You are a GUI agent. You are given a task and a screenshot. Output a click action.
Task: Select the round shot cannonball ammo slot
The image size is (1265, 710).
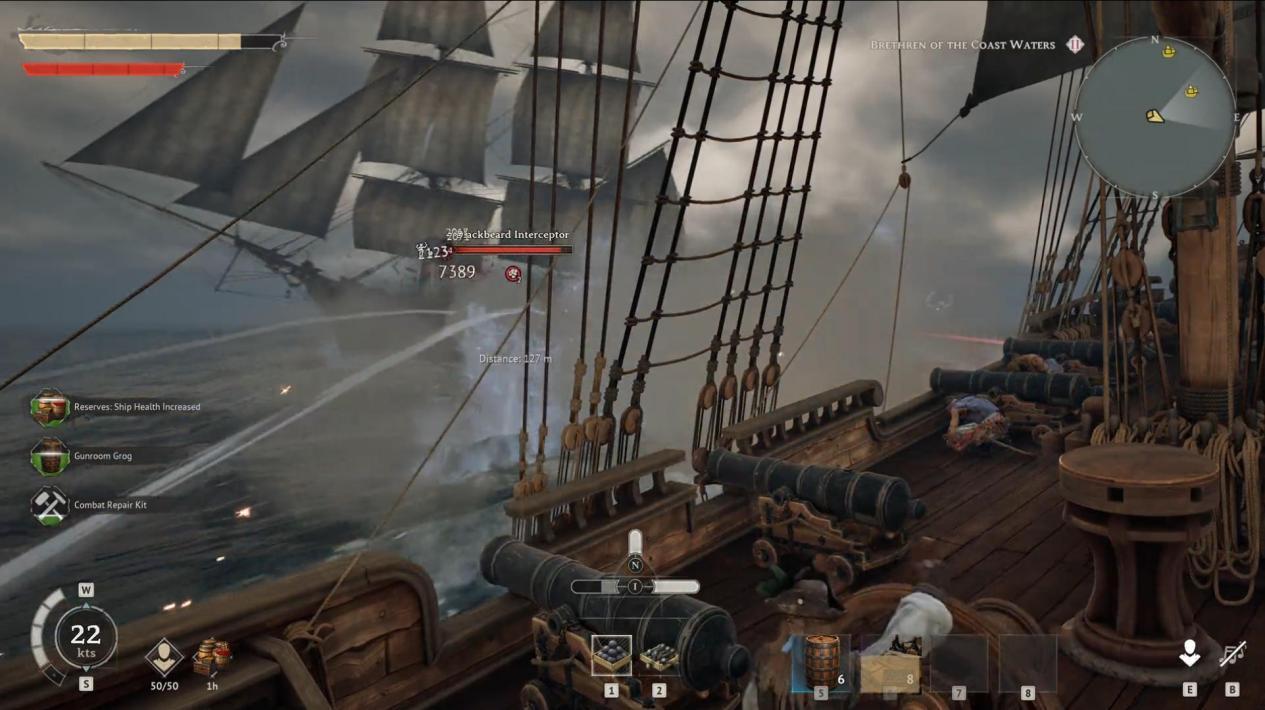tap(611, 656)
